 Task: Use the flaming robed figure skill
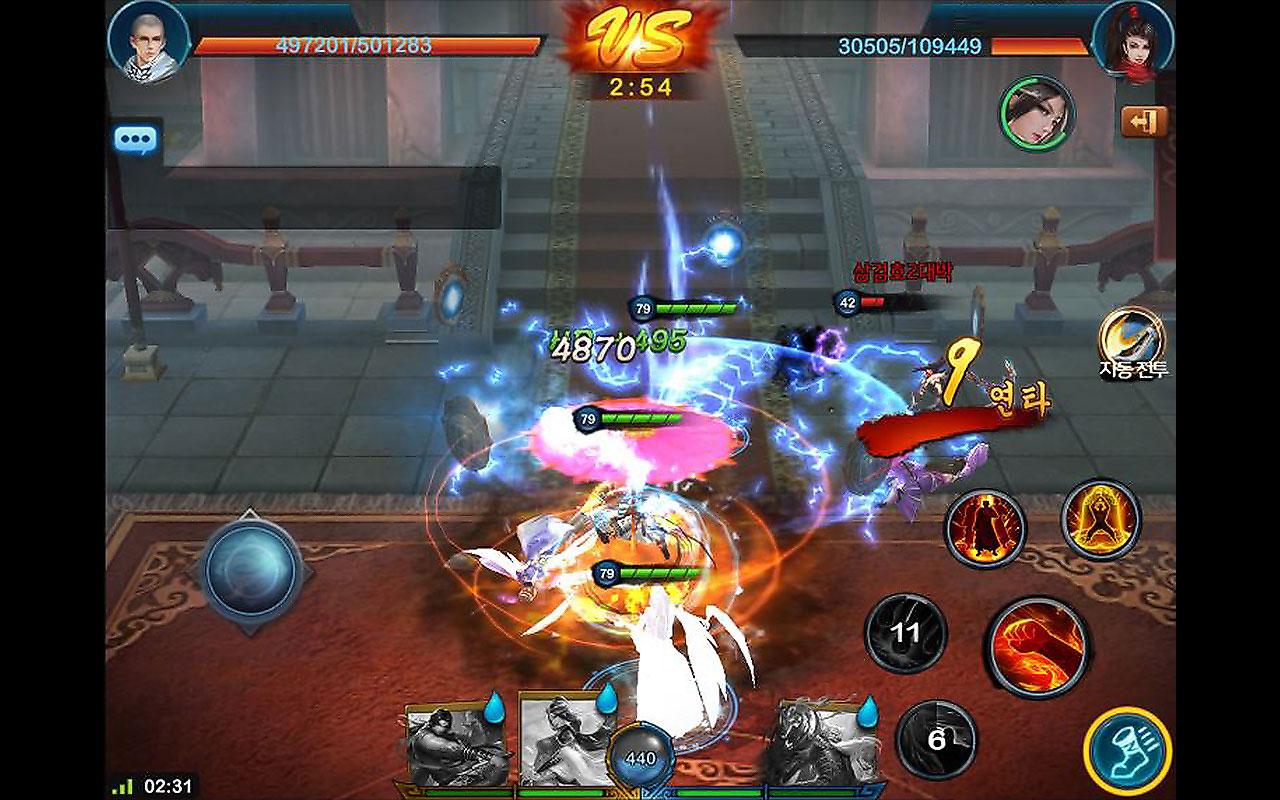[985, 528]
